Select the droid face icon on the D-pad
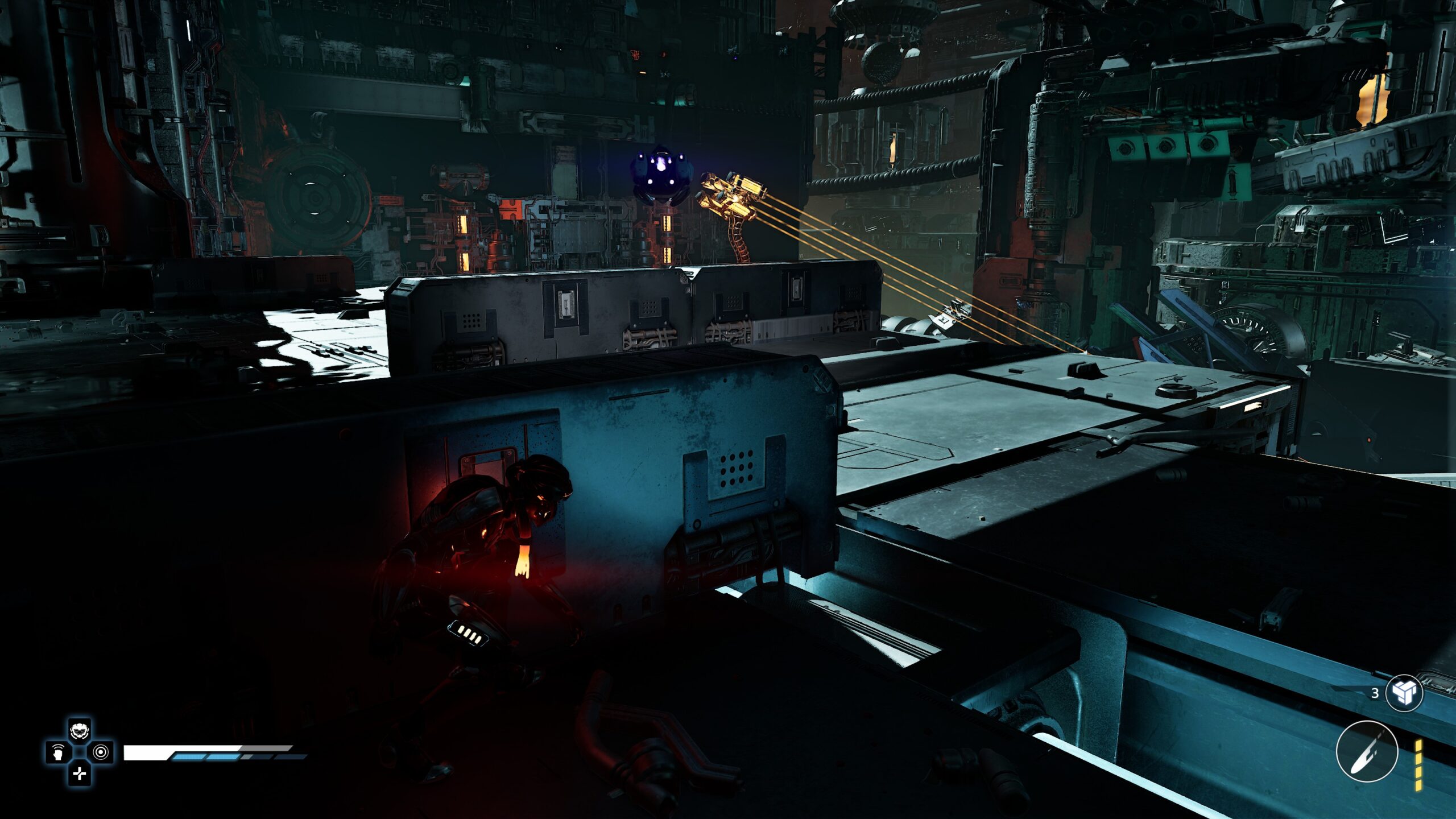1456x819 pixels. (80, 730)
